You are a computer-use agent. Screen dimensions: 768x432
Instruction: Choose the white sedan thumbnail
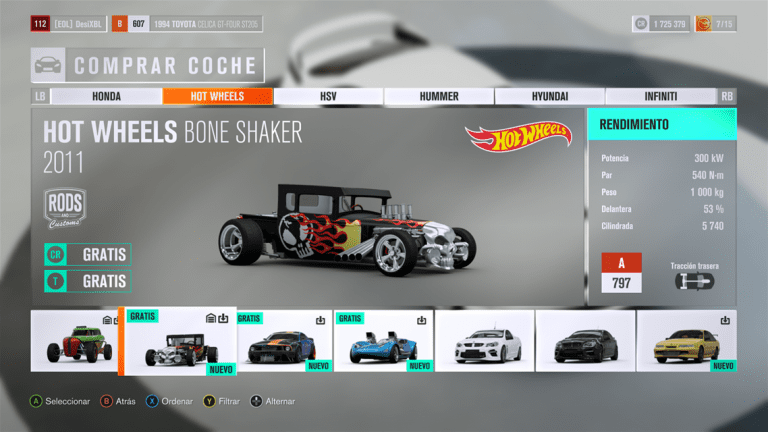click(x=485, y=342)
